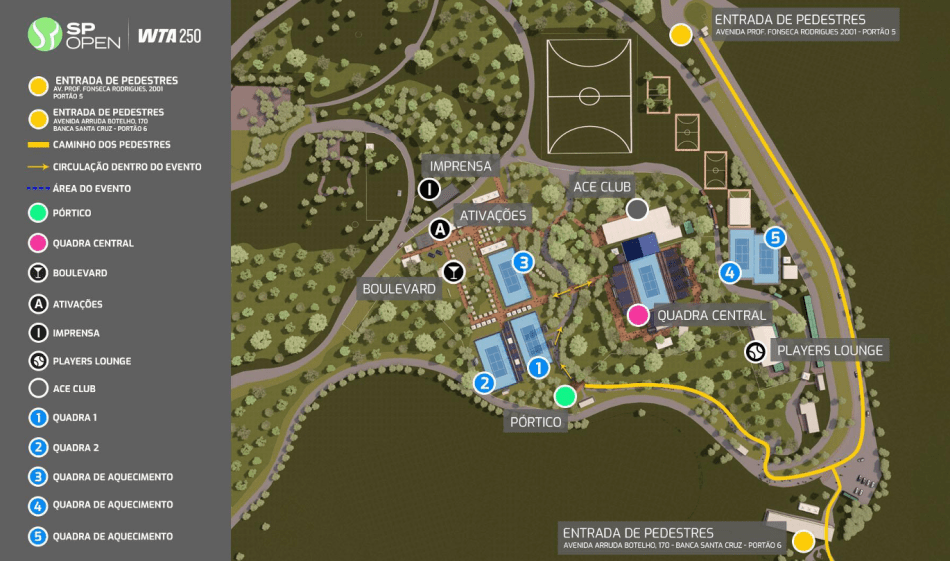The width and height of the screenshot is (950, 561).
Task: Select the yellow Portão 6 pedestrian entrance marker
Action: click(x=802, y=541)
